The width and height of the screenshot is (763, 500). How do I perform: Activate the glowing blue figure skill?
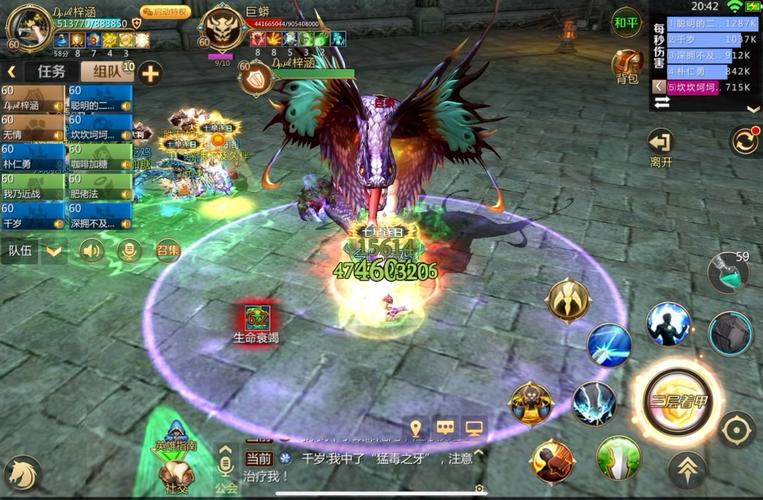668,324
